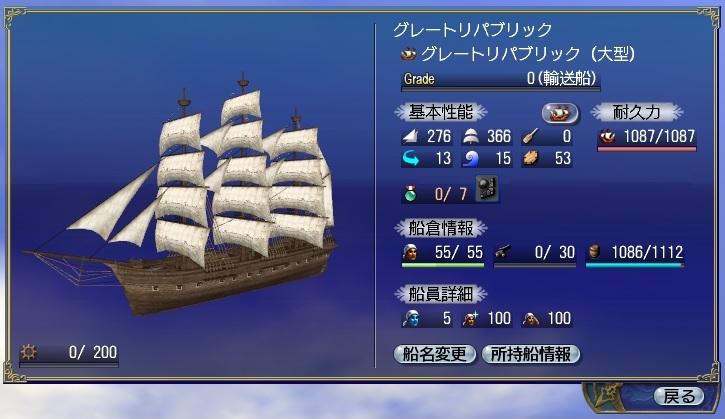Toggle the ship icon button beside 基本性能
This screenshot has height=419, width=725.
tap(561, 112)
